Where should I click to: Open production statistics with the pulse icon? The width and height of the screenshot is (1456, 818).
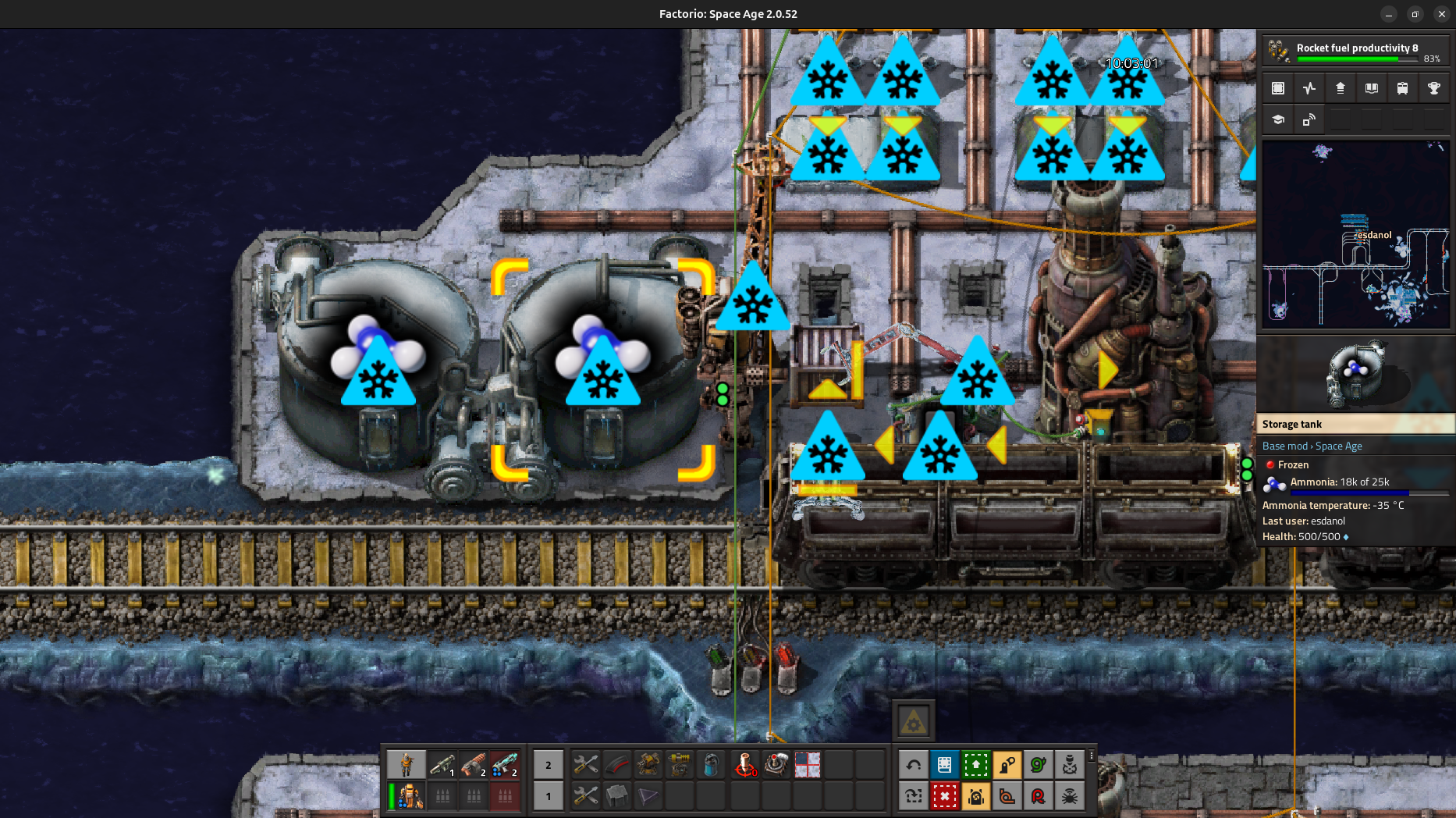point(1309,88)
